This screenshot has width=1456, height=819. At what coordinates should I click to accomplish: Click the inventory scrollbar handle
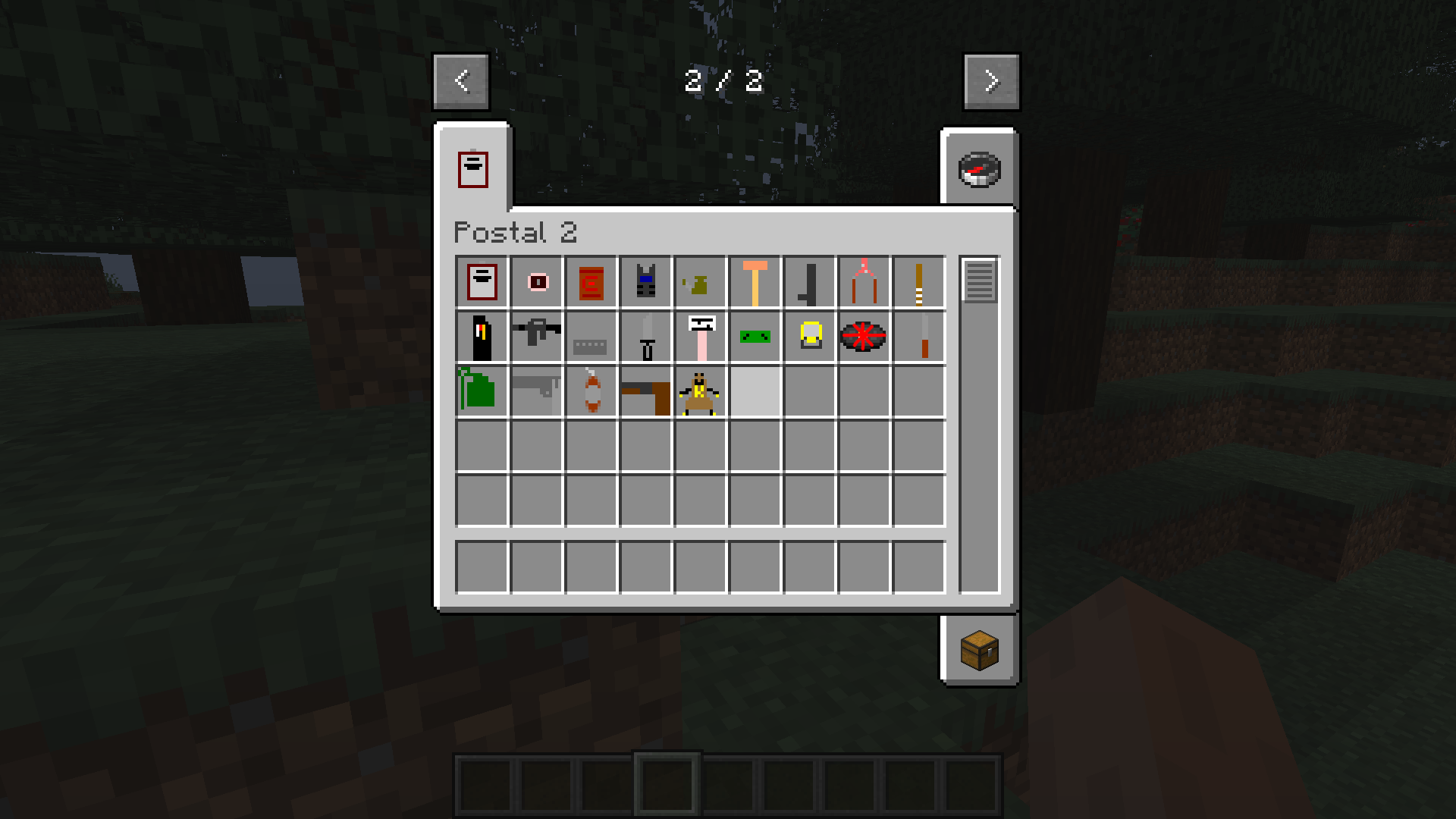pyautogui.click(x=978, y=281)
